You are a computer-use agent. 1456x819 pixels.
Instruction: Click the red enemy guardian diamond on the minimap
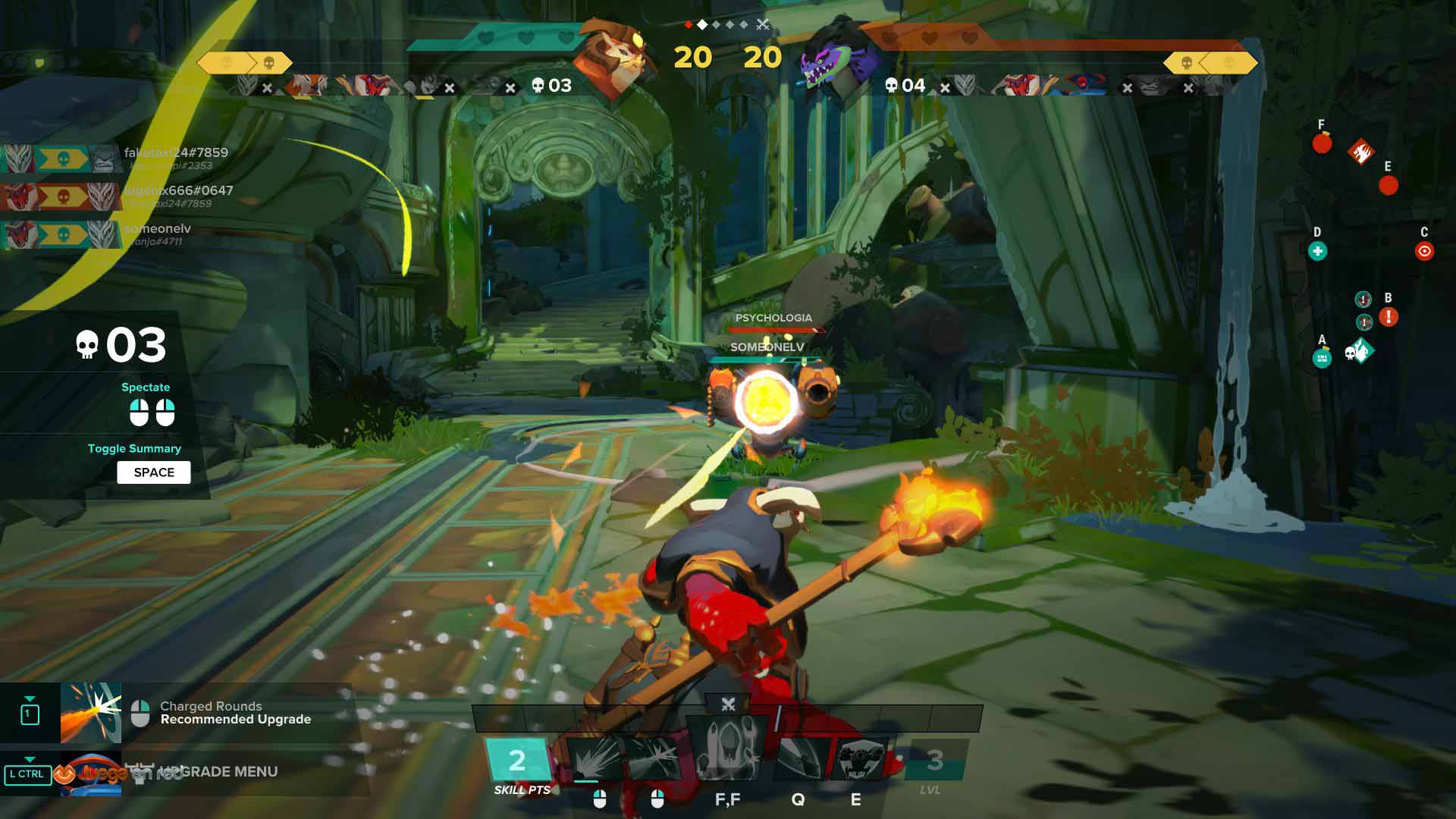[x=1361, y=152]
